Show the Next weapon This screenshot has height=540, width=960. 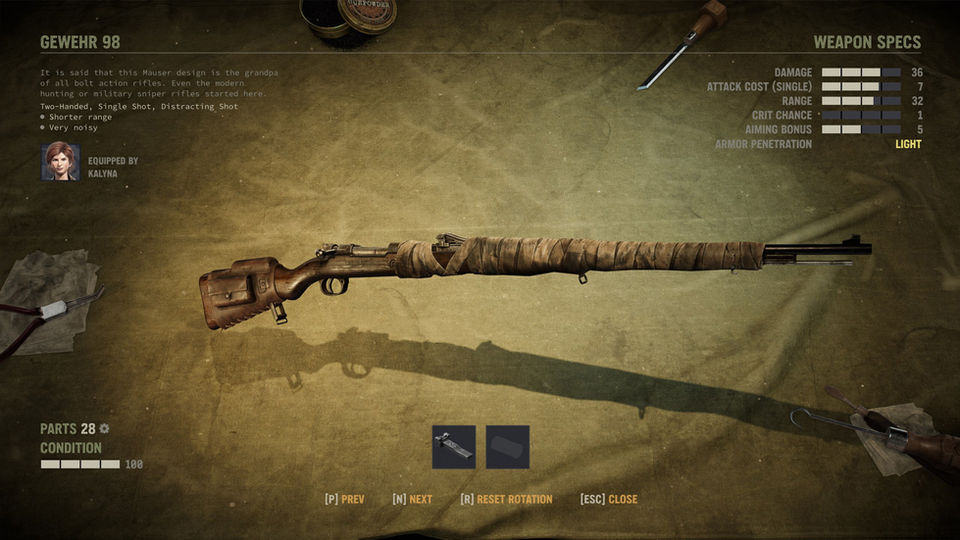coord(412,499)
